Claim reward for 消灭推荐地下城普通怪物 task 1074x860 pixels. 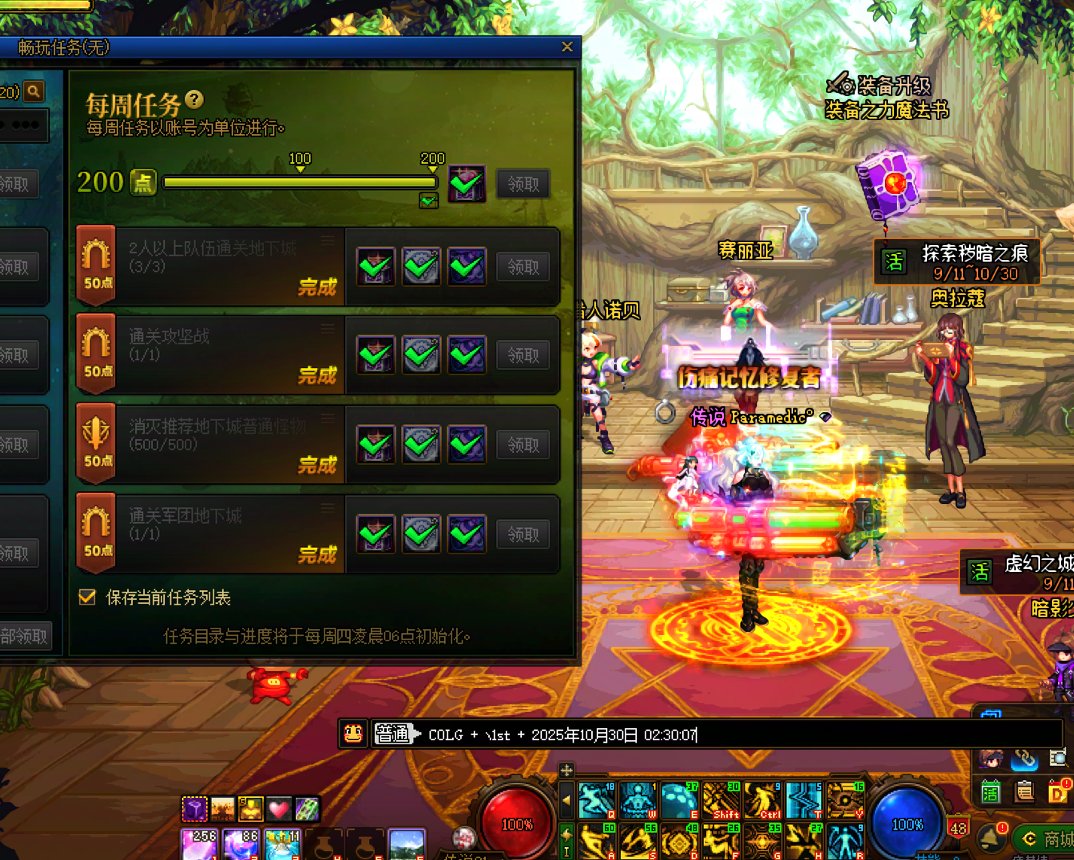(523, 445)
